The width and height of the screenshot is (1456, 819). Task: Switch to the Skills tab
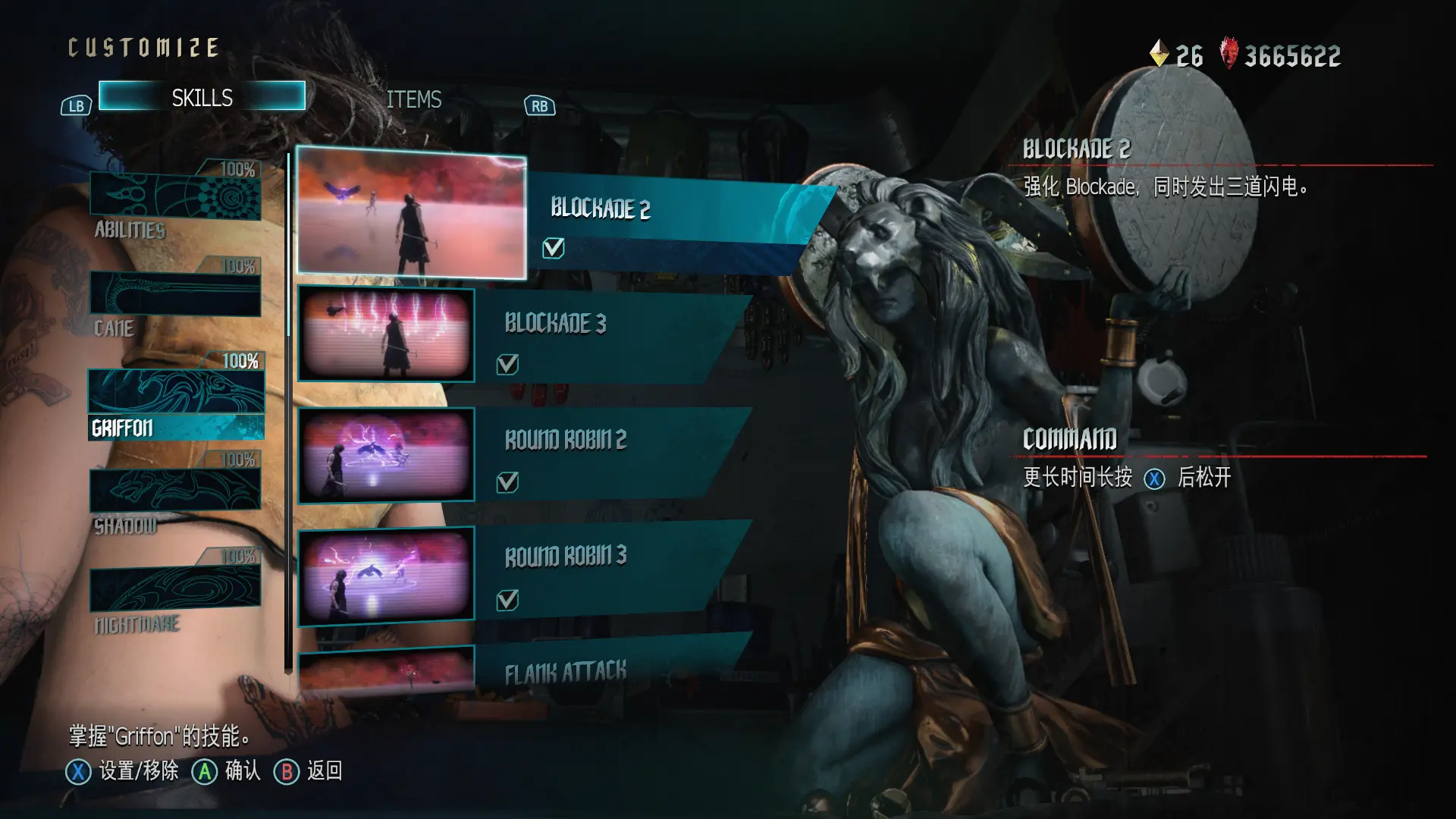(x=202, y=97)
